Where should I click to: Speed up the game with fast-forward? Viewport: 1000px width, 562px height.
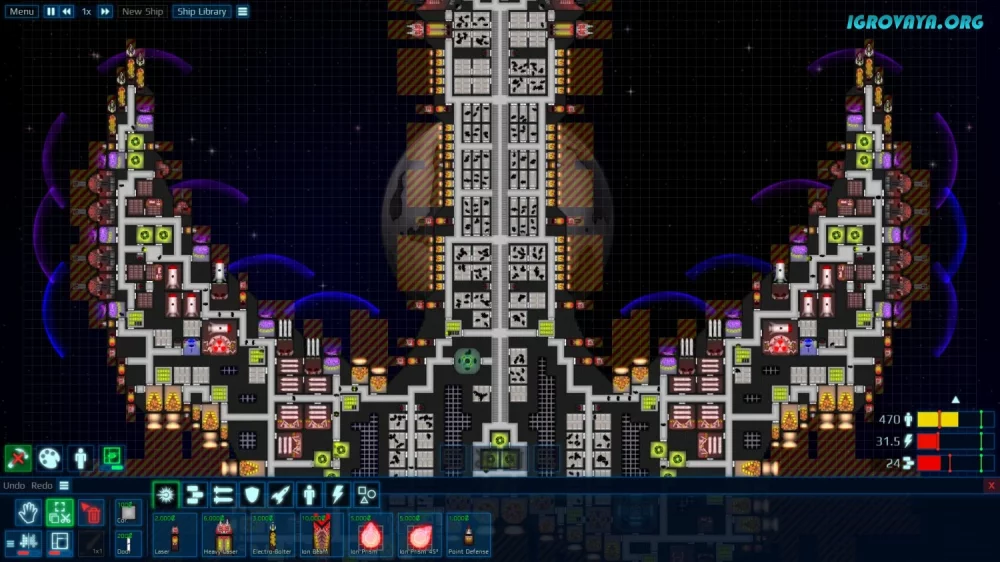pos(104,12)
